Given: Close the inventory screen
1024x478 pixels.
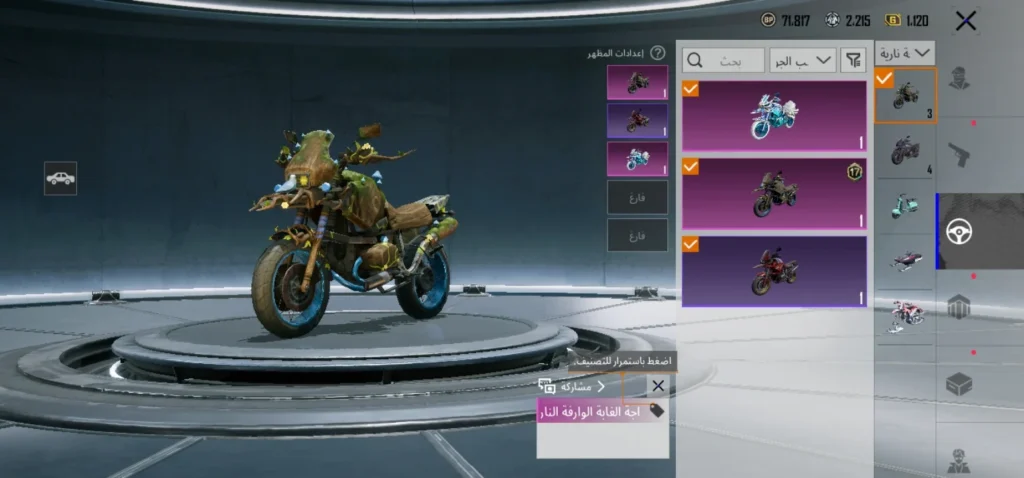Looking at the screenshot, I should (x=965, y=20).
